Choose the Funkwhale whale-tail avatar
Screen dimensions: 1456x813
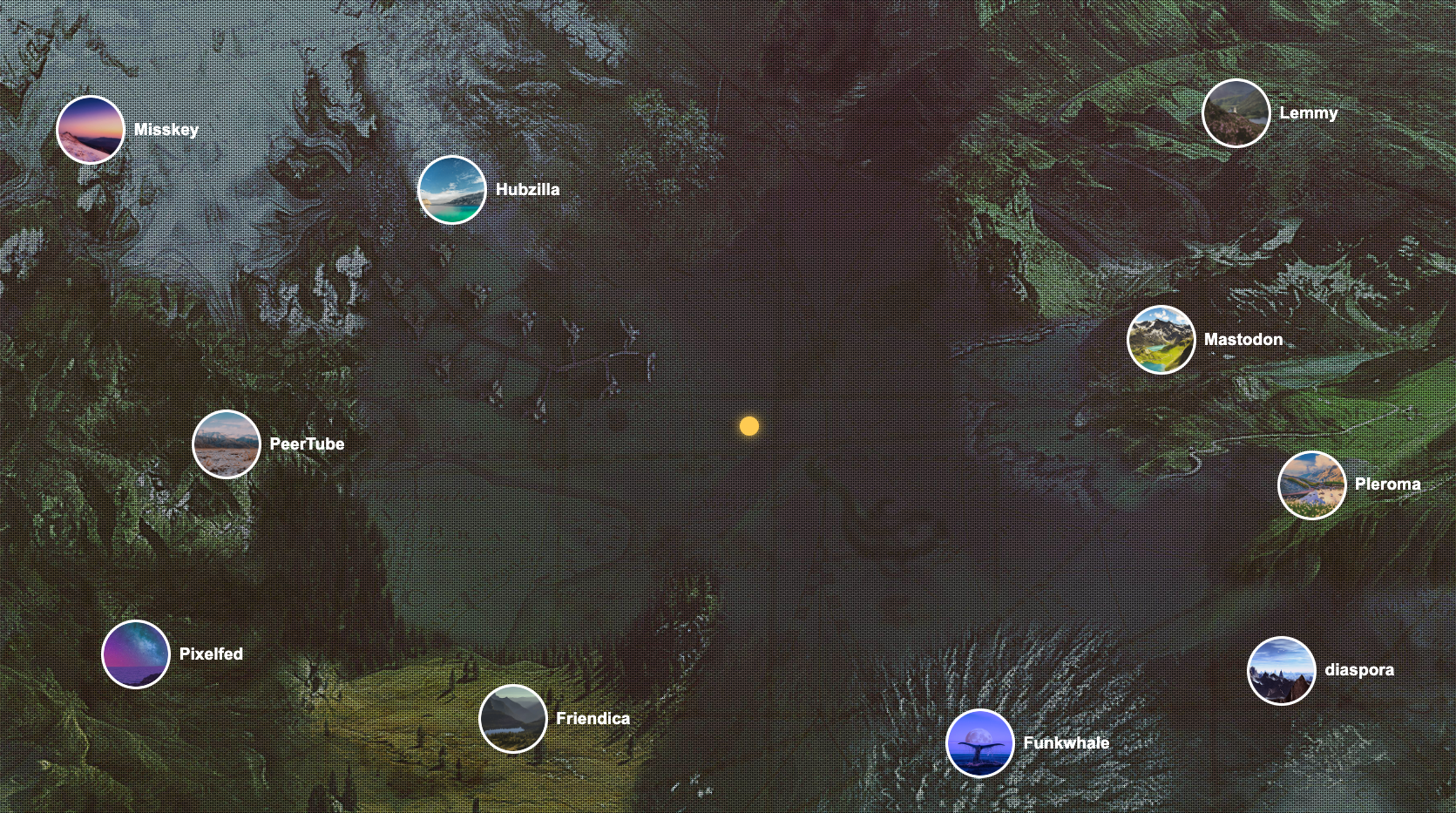pos(980,743)
